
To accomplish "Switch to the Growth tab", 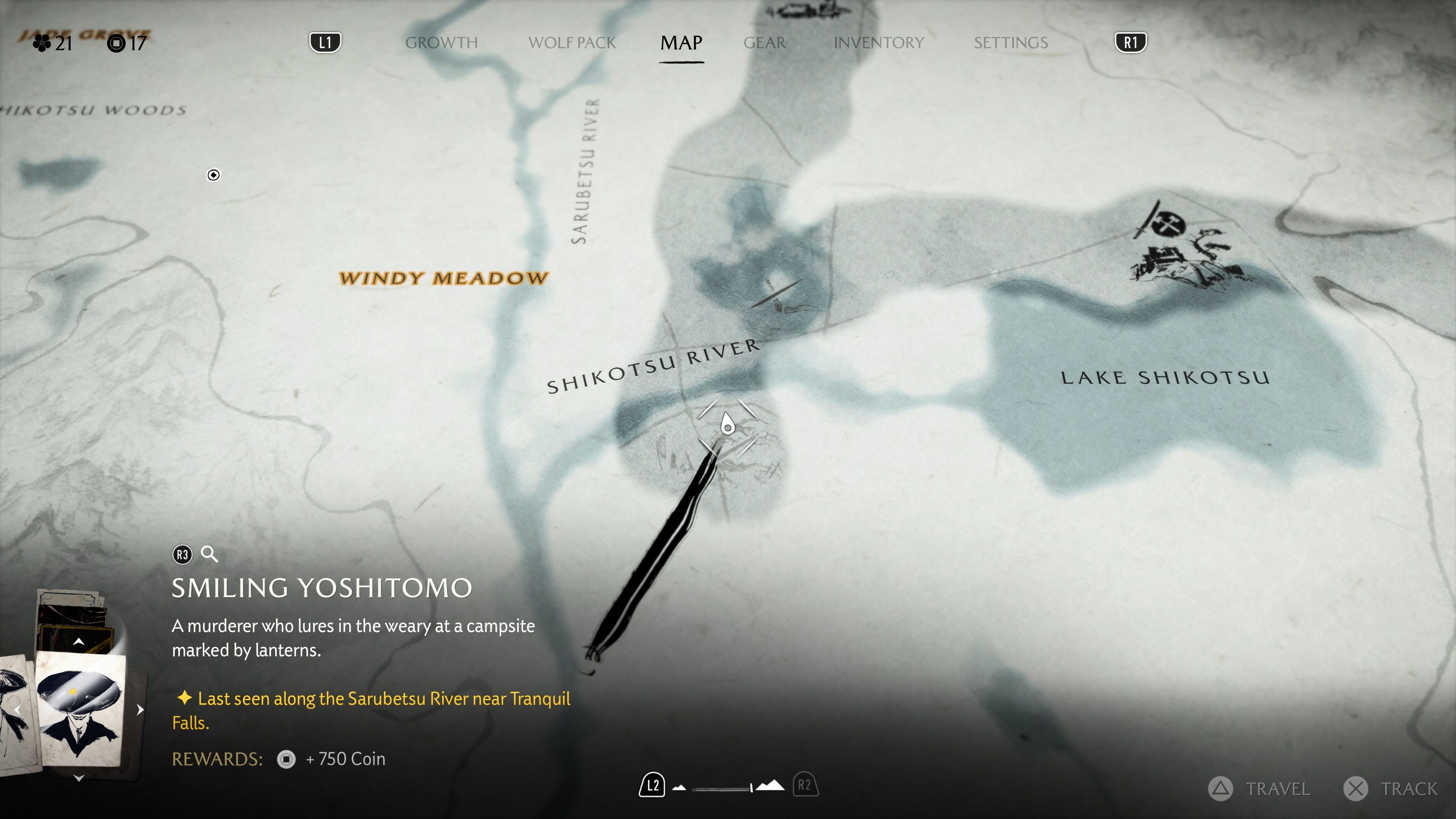I will click(x=441, y=42).
